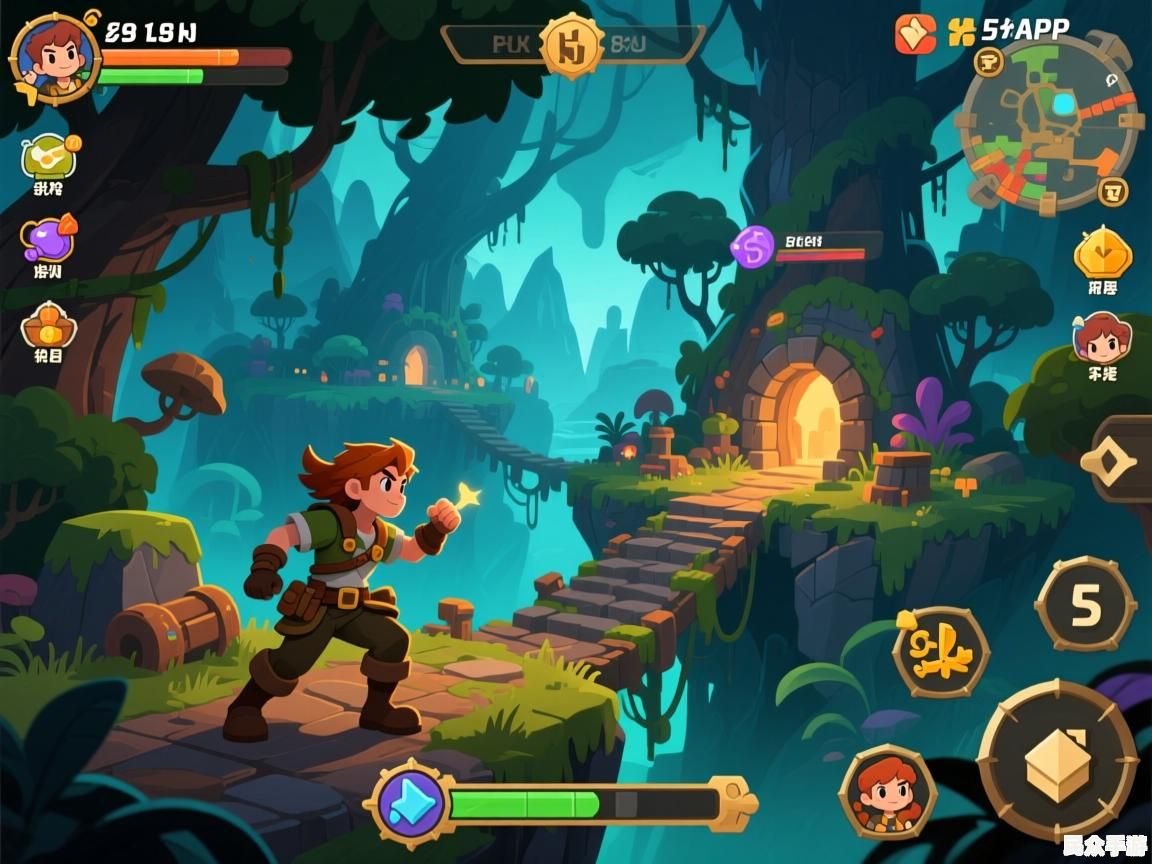1152x864 pixels.
Task: Tap the large gold cube action button
Action: pyautogui.click(x=1057, y=761)
